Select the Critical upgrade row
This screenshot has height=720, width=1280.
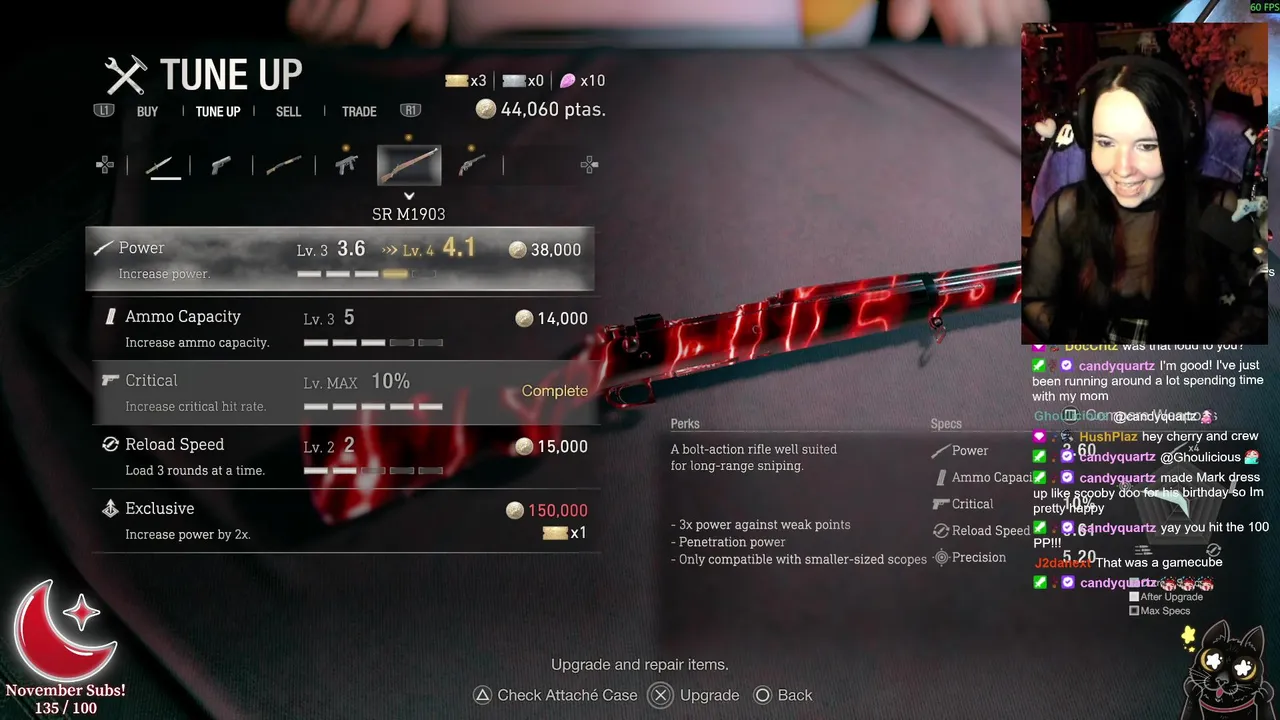click(x=340, y=391)
